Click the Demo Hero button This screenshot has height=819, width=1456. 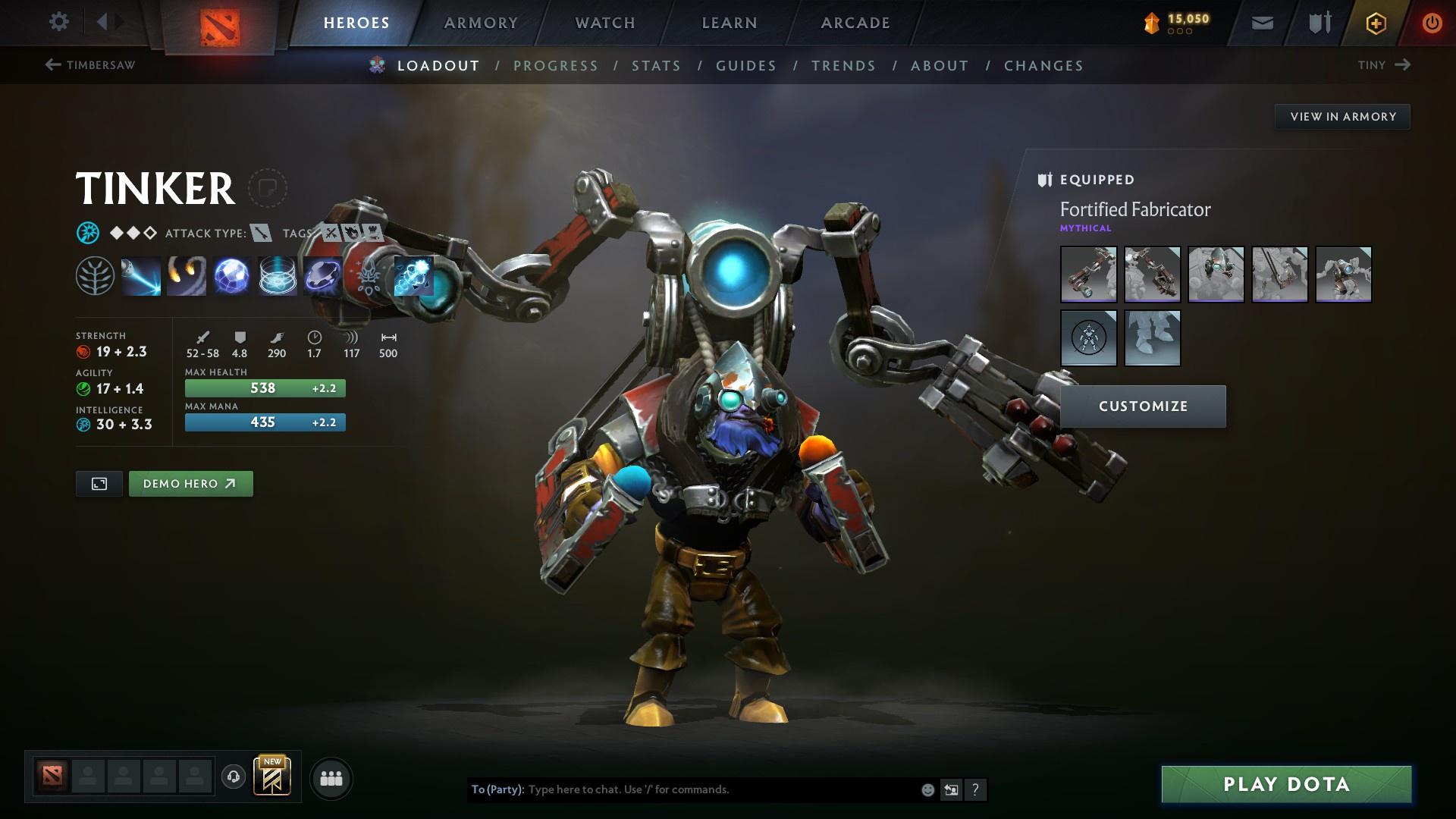(x=190, y=483)
